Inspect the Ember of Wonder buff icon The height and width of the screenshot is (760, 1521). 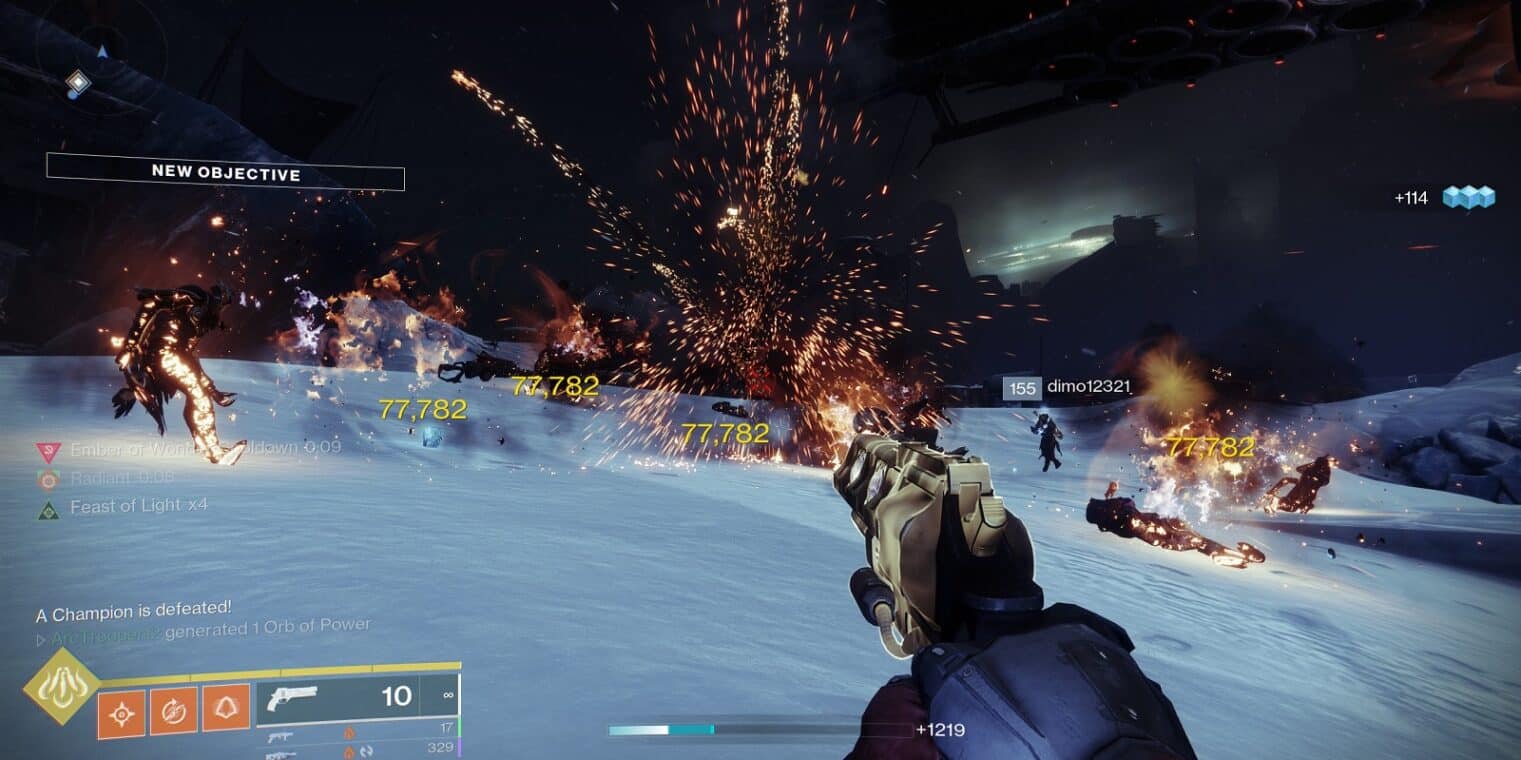(47, 451)
